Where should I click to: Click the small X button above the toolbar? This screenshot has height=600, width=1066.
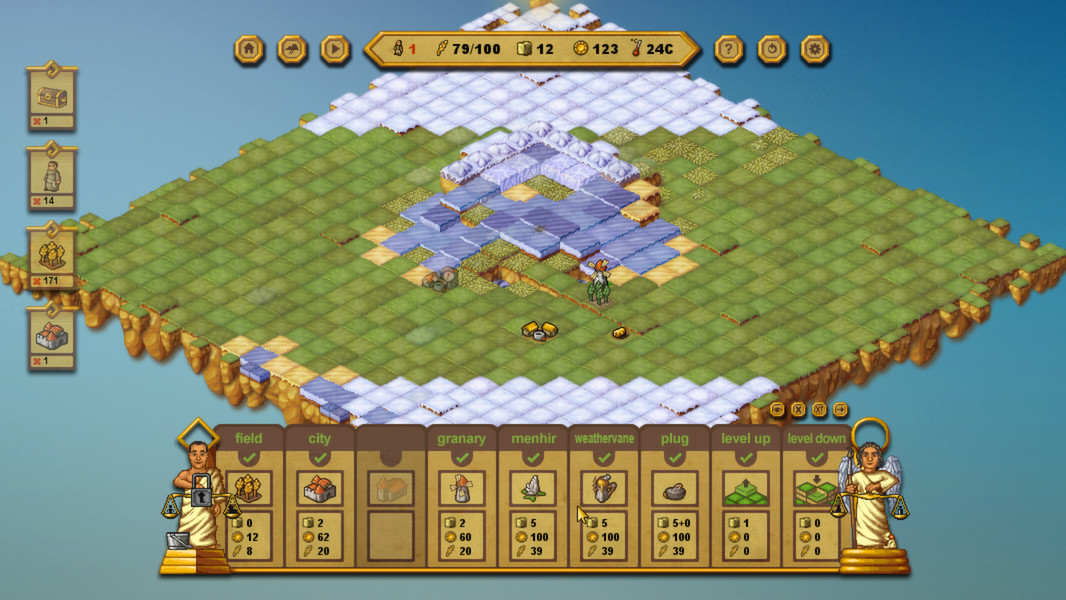point(798,409)
